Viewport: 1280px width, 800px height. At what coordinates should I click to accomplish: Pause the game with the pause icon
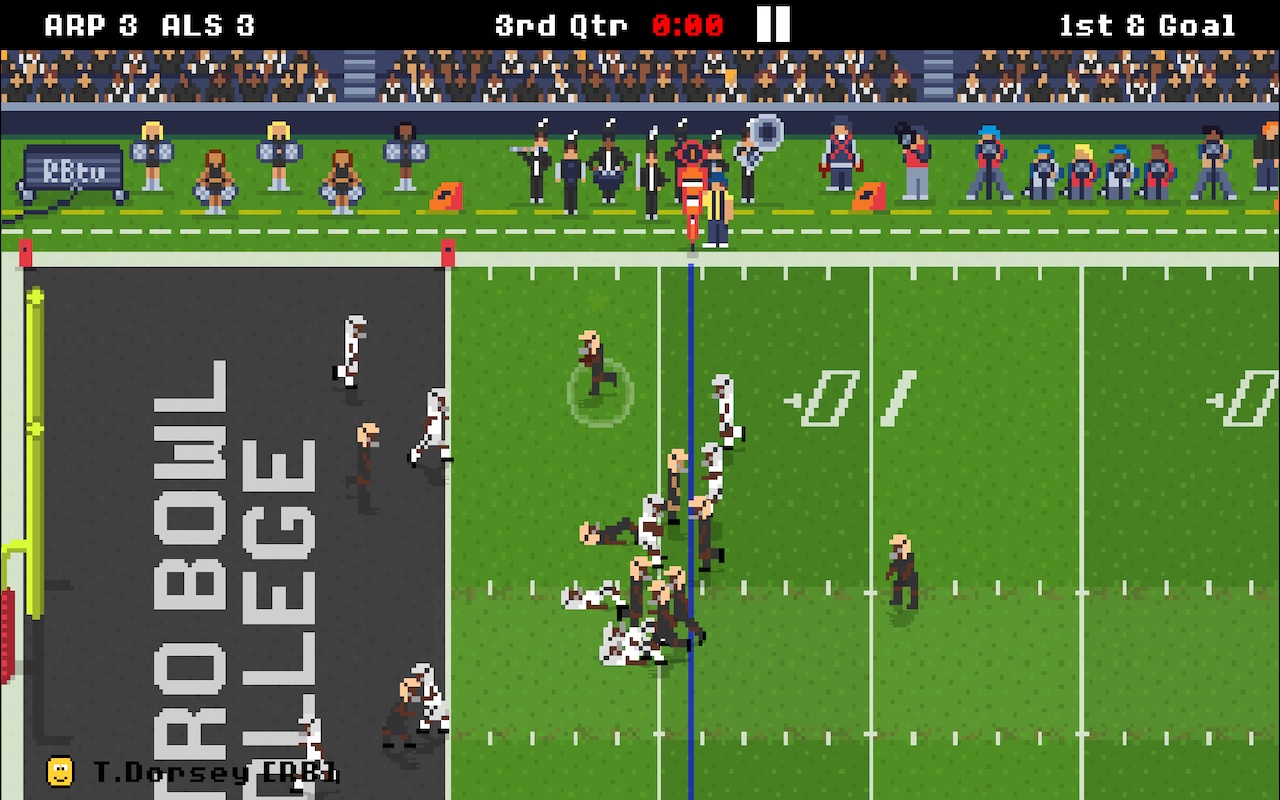pyautogui.click(x=770, y=24)
